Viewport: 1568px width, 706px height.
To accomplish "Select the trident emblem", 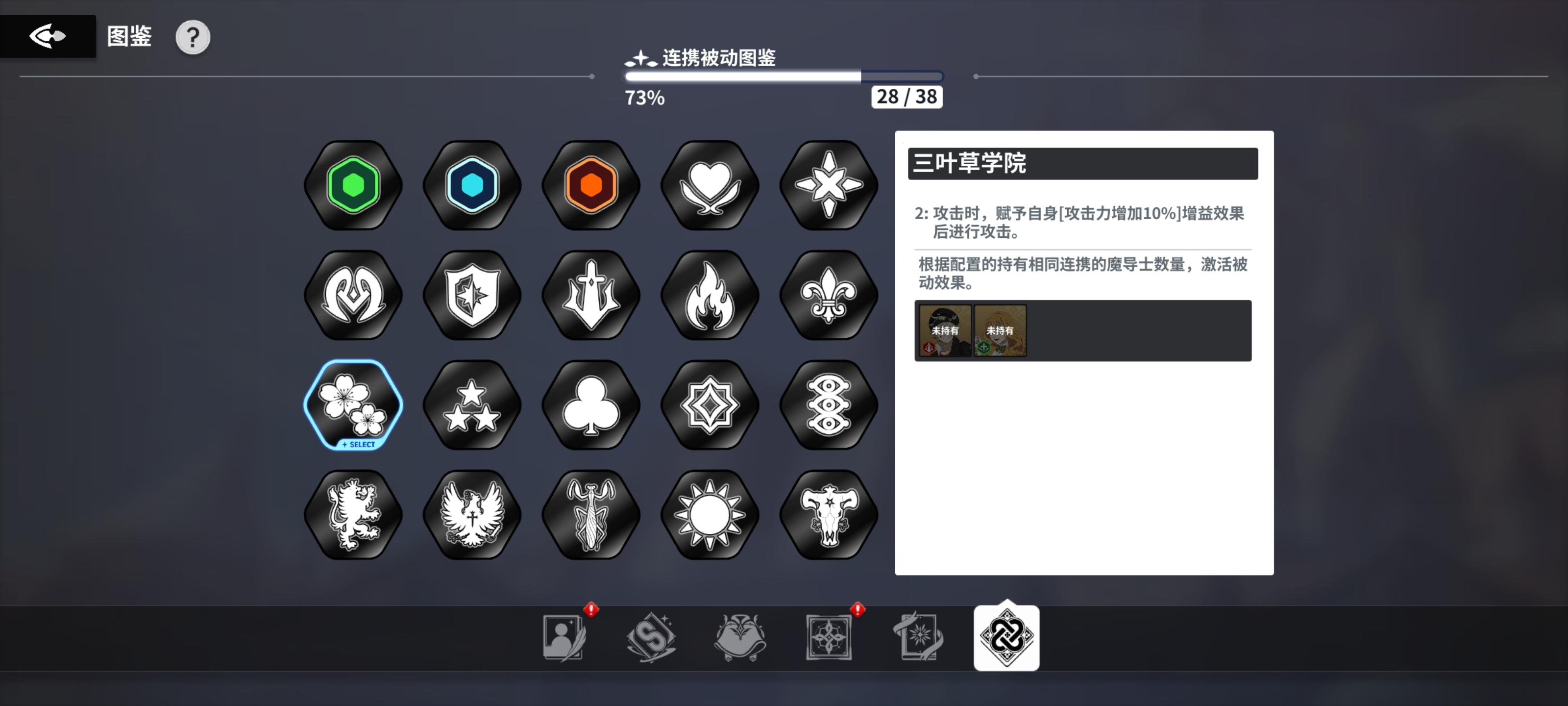I will 590,296.
